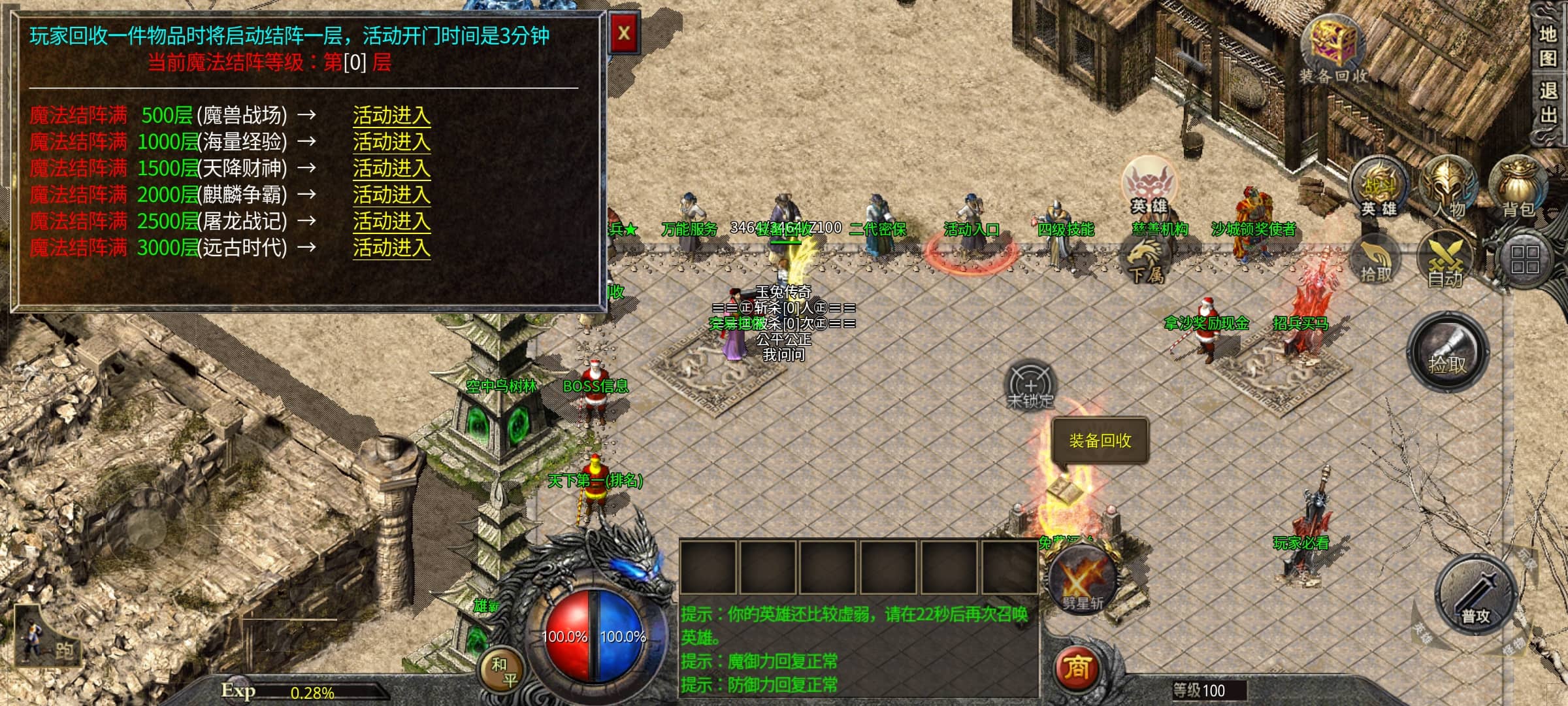Viewport: 1568px width, 706px height.
Task: Open the 商 shop button
Action: click(1077, 667)
